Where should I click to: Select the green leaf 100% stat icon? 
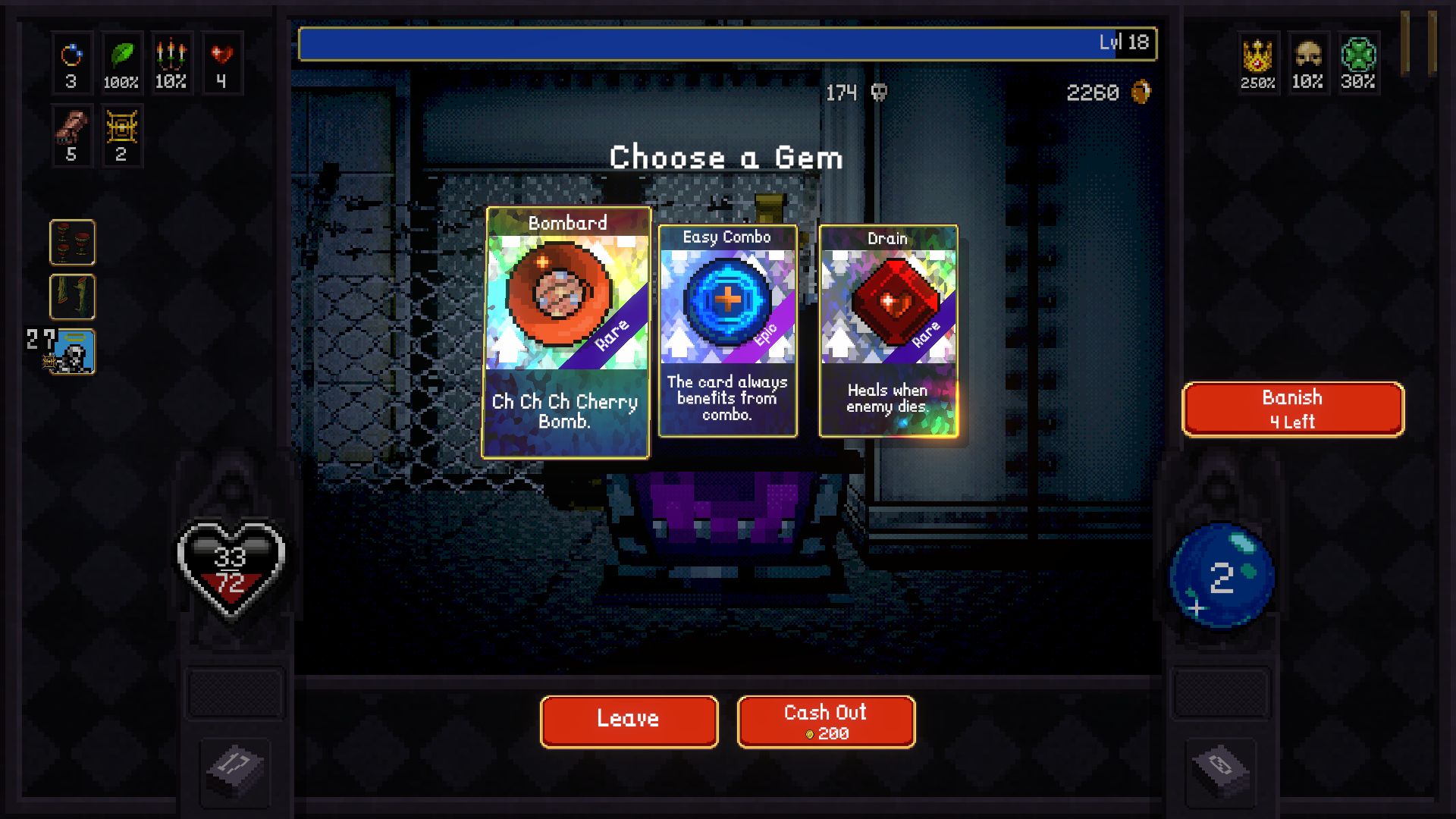pyautogui.click(x=122, y=63)
